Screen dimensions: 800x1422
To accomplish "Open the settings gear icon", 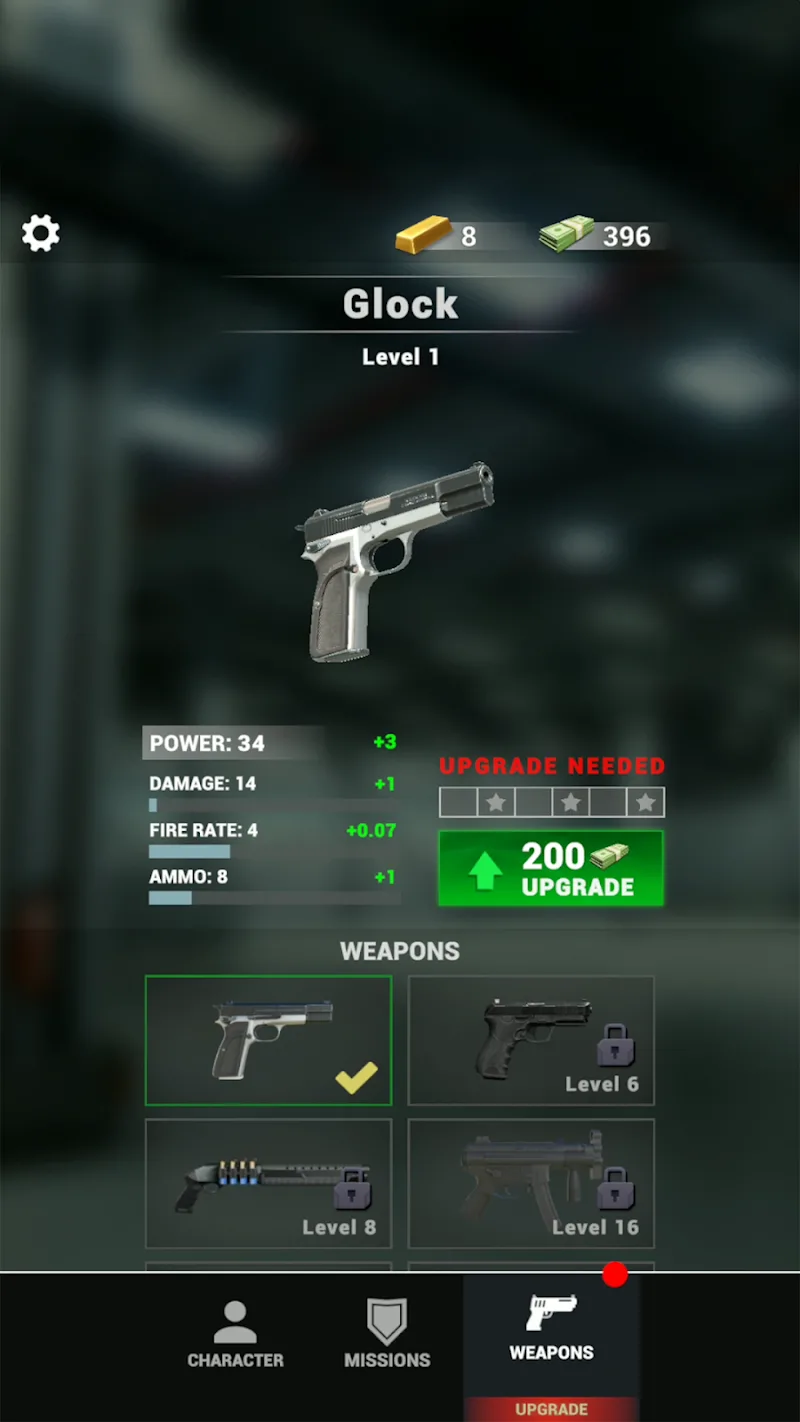I will click(x=41, y=233).
